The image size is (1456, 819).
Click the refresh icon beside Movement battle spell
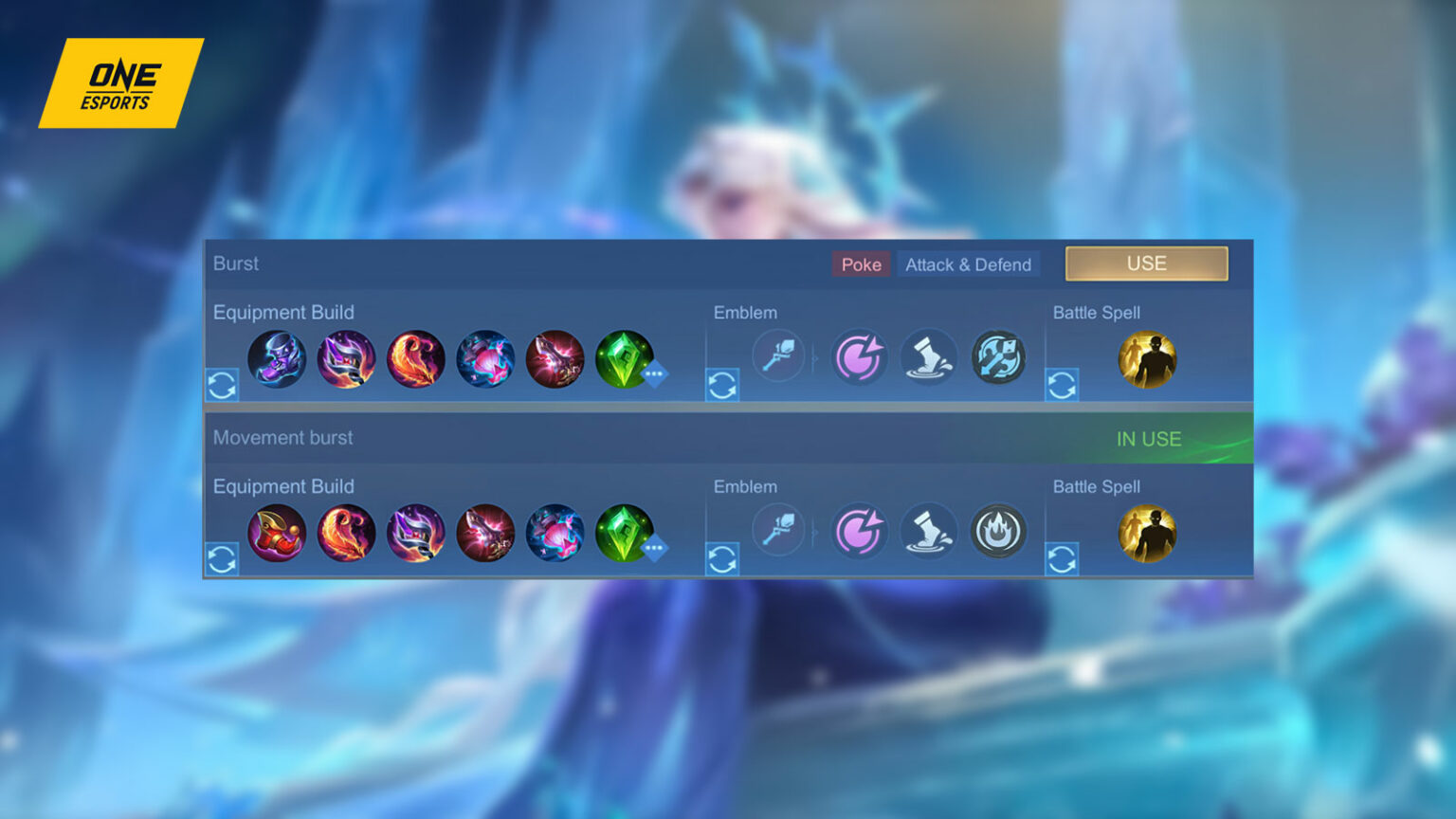pyautogui.click(x=1062, y=557)
